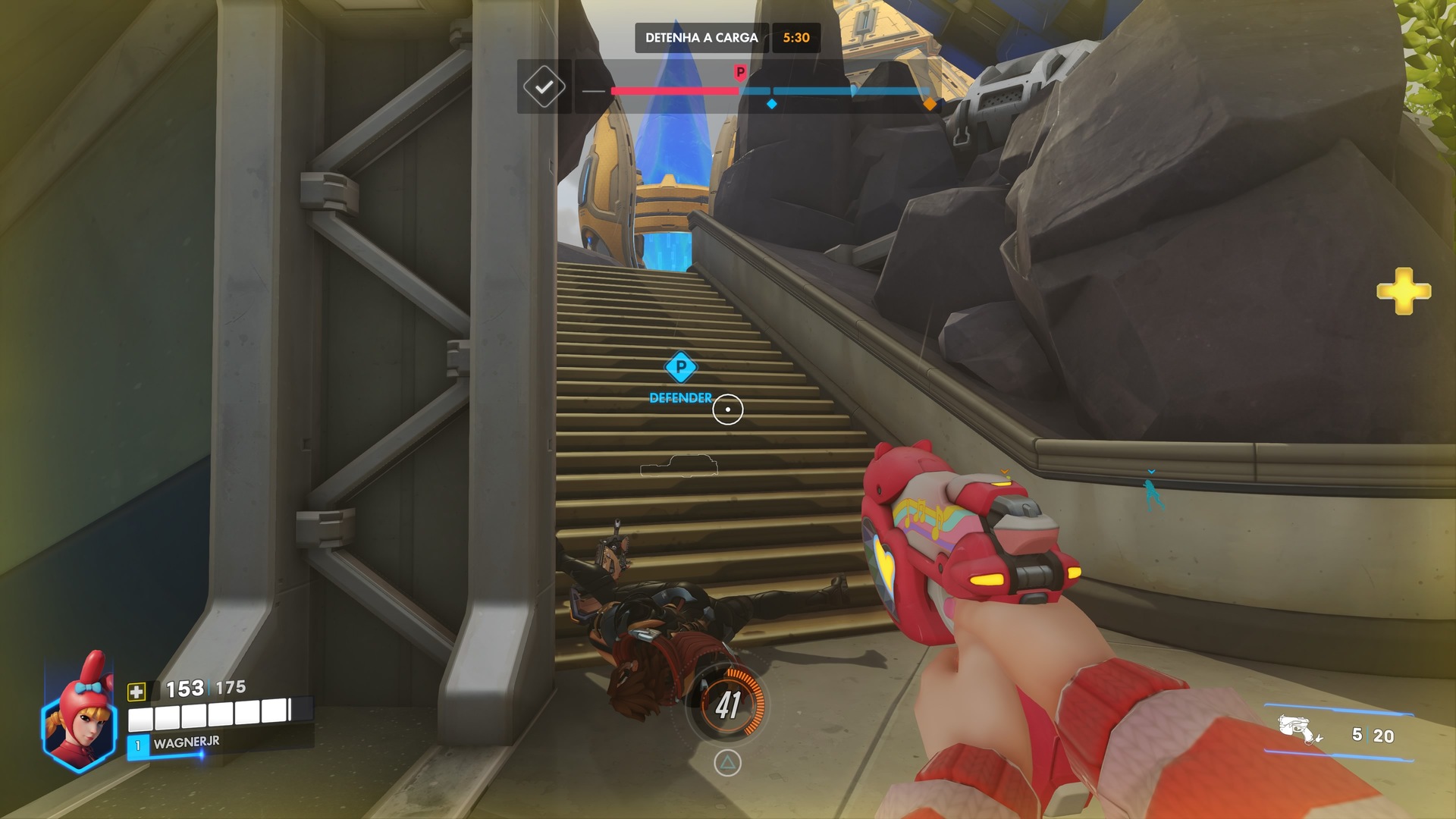Select the blue DEFENDER payload waypoint marker

pyautogui.click(x=680, y=369)
